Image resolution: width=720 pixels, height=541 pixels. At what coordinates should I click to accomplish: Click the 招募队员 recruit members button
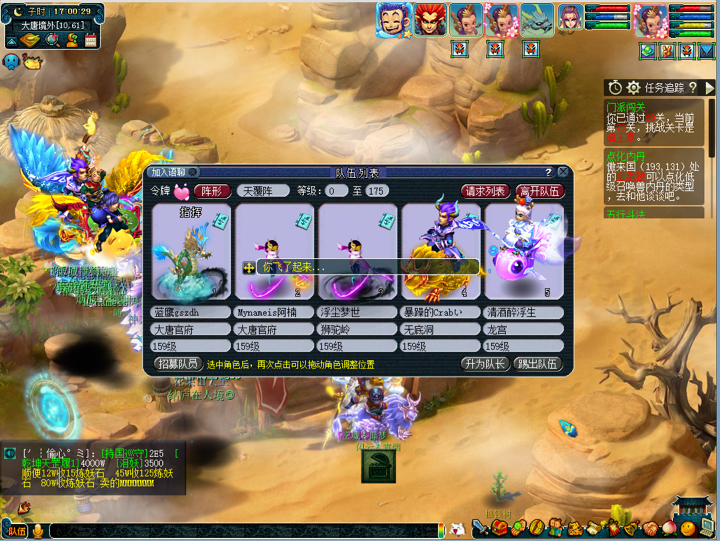pyautogui.click(x=177, y=364)
